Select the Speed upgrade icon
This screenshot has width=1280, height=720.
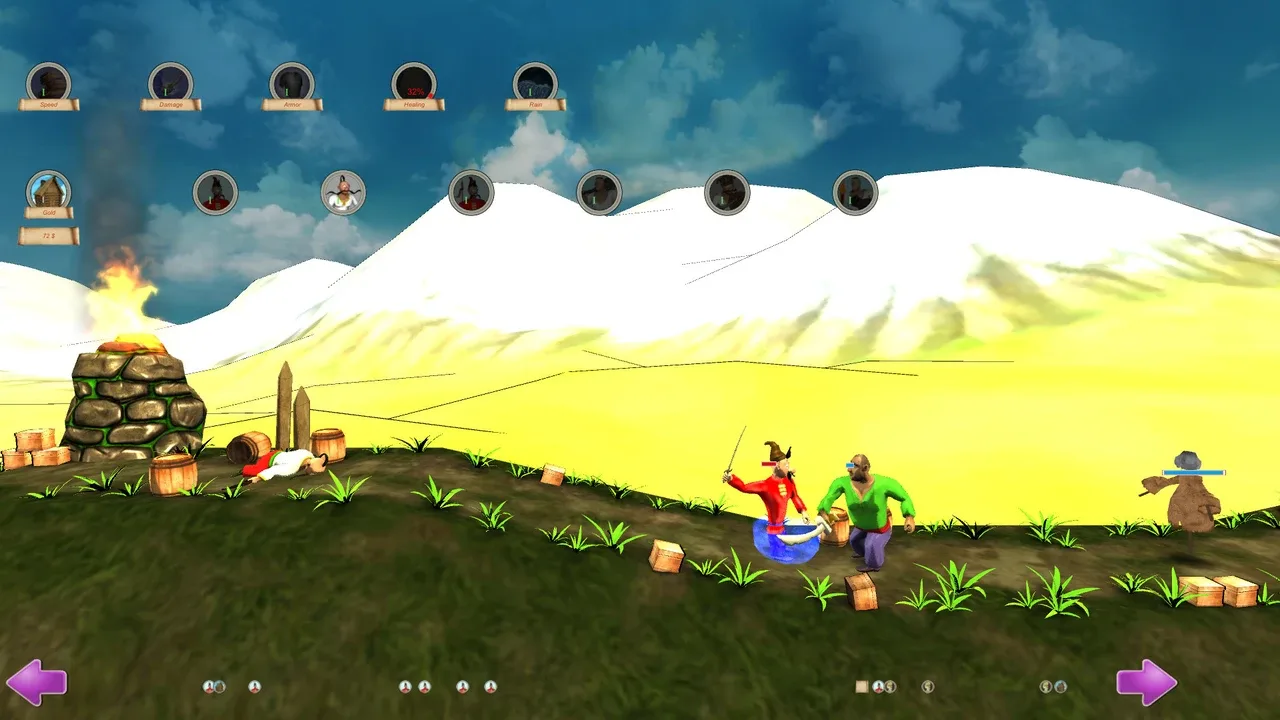48,83
